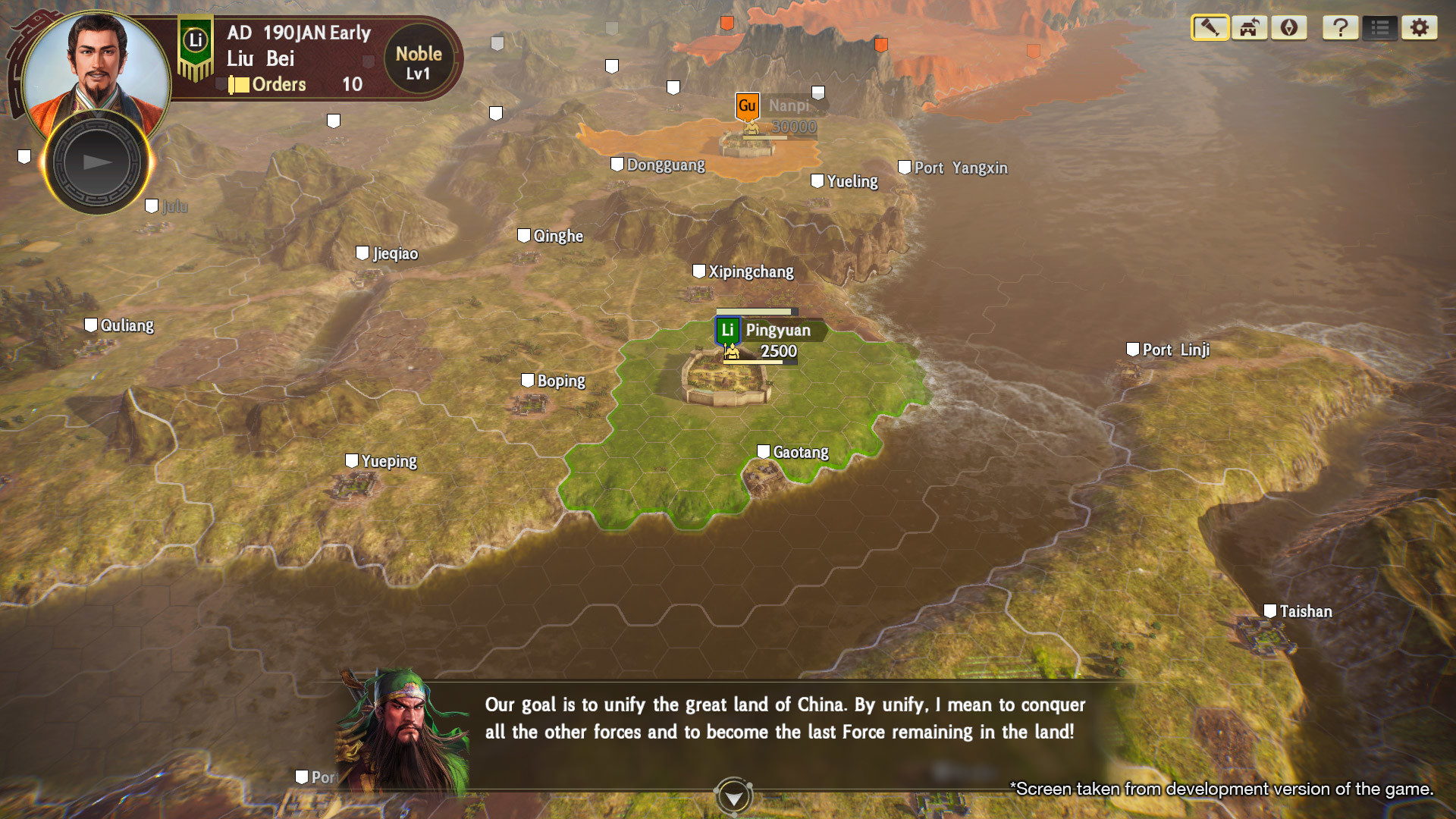Open the game settings gear icon
The image size is (1456, 819).
(1420, 28)
